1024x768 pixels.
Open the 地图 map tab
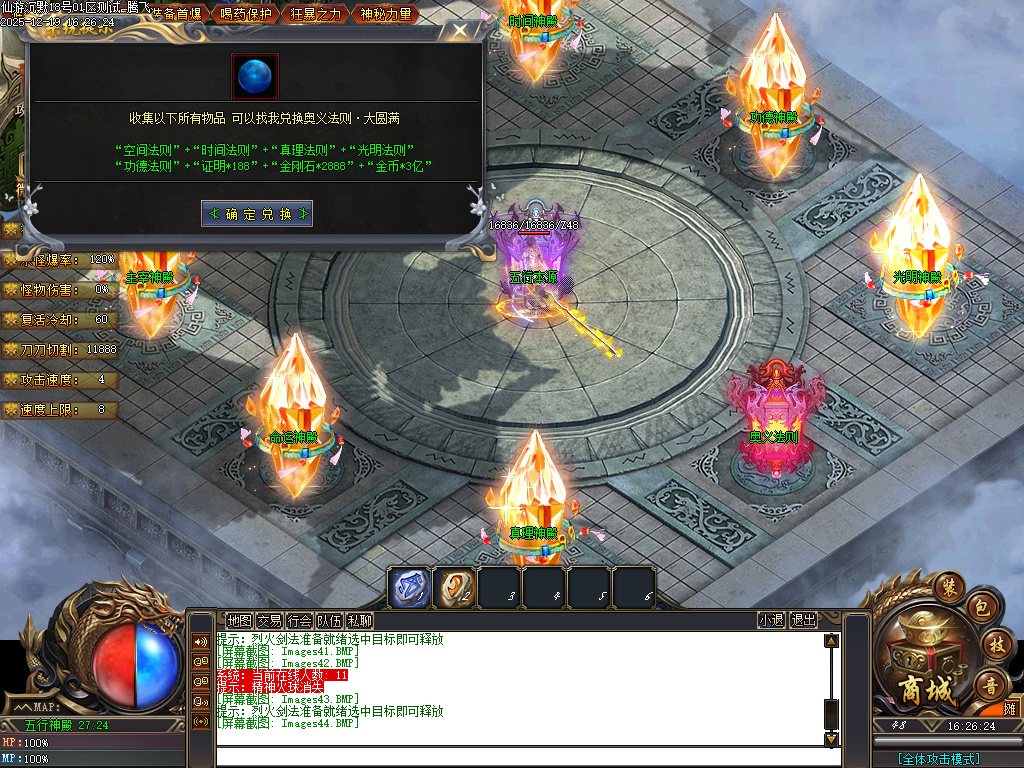pyautogui.click(x=239, y=620)
